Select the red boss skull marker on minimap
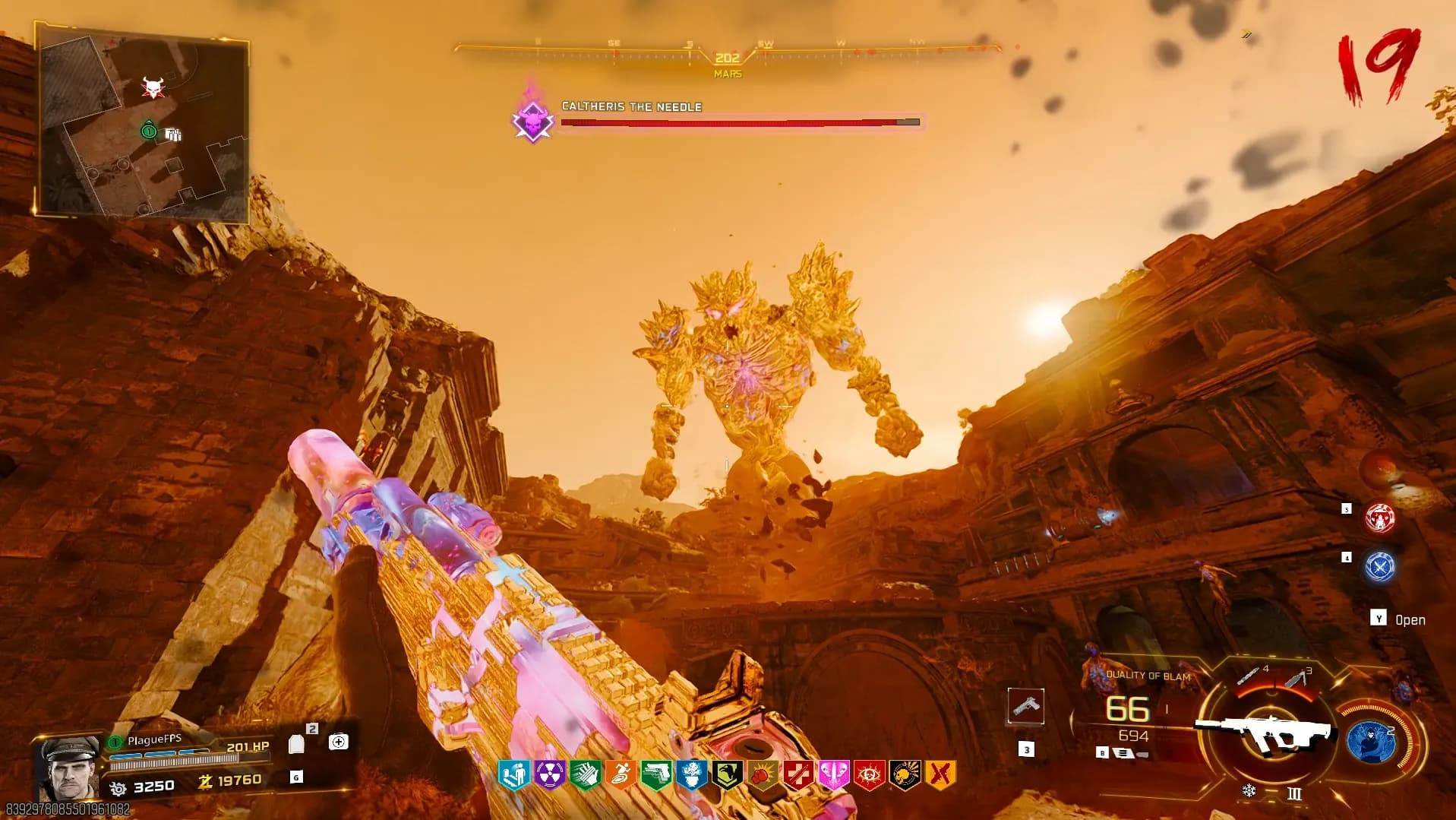Image resolution: width=1456 pixels, height=820 pixels. coord(153,88)
